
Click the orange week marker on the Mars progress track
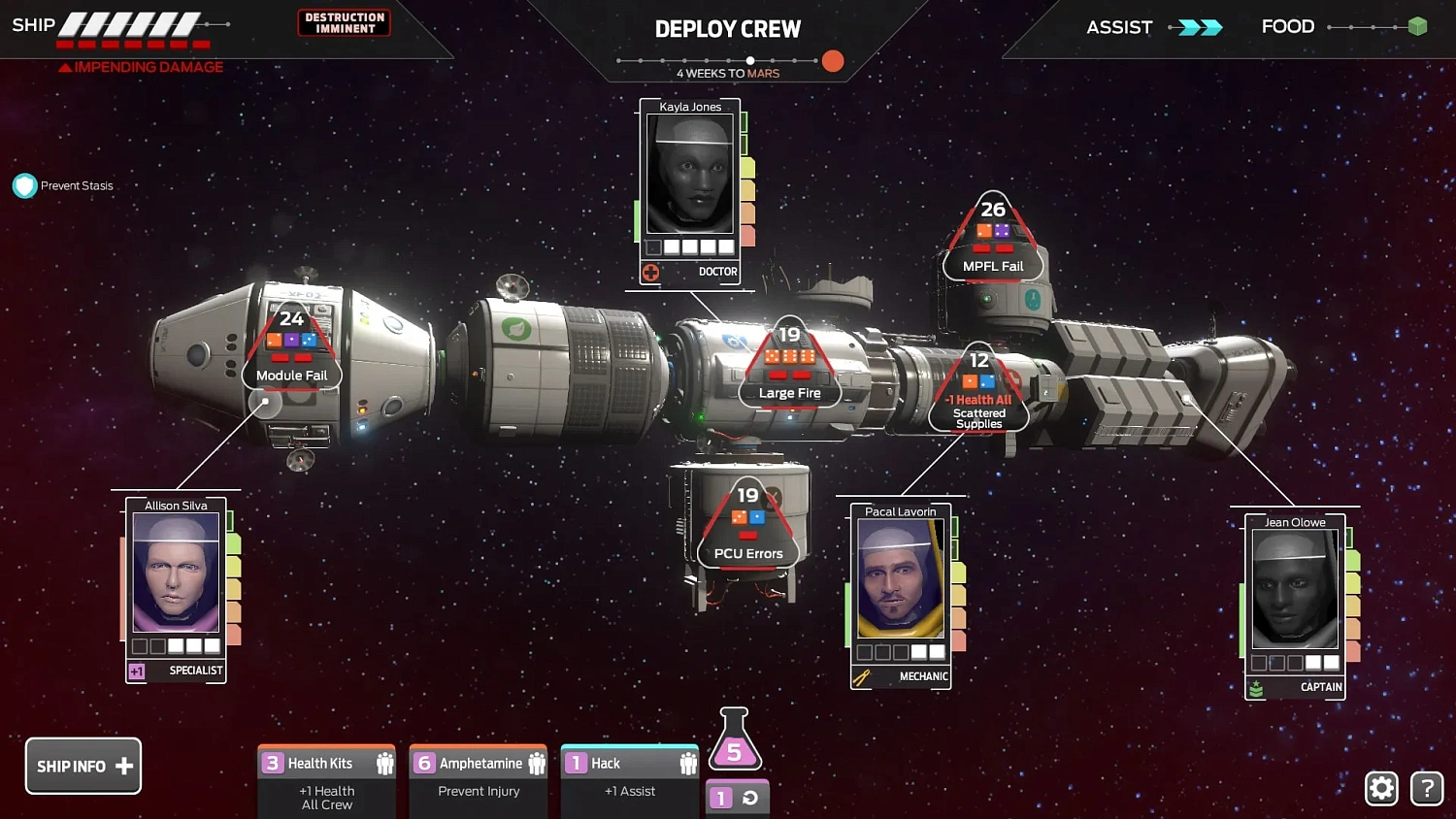click(x=833, y=61)
